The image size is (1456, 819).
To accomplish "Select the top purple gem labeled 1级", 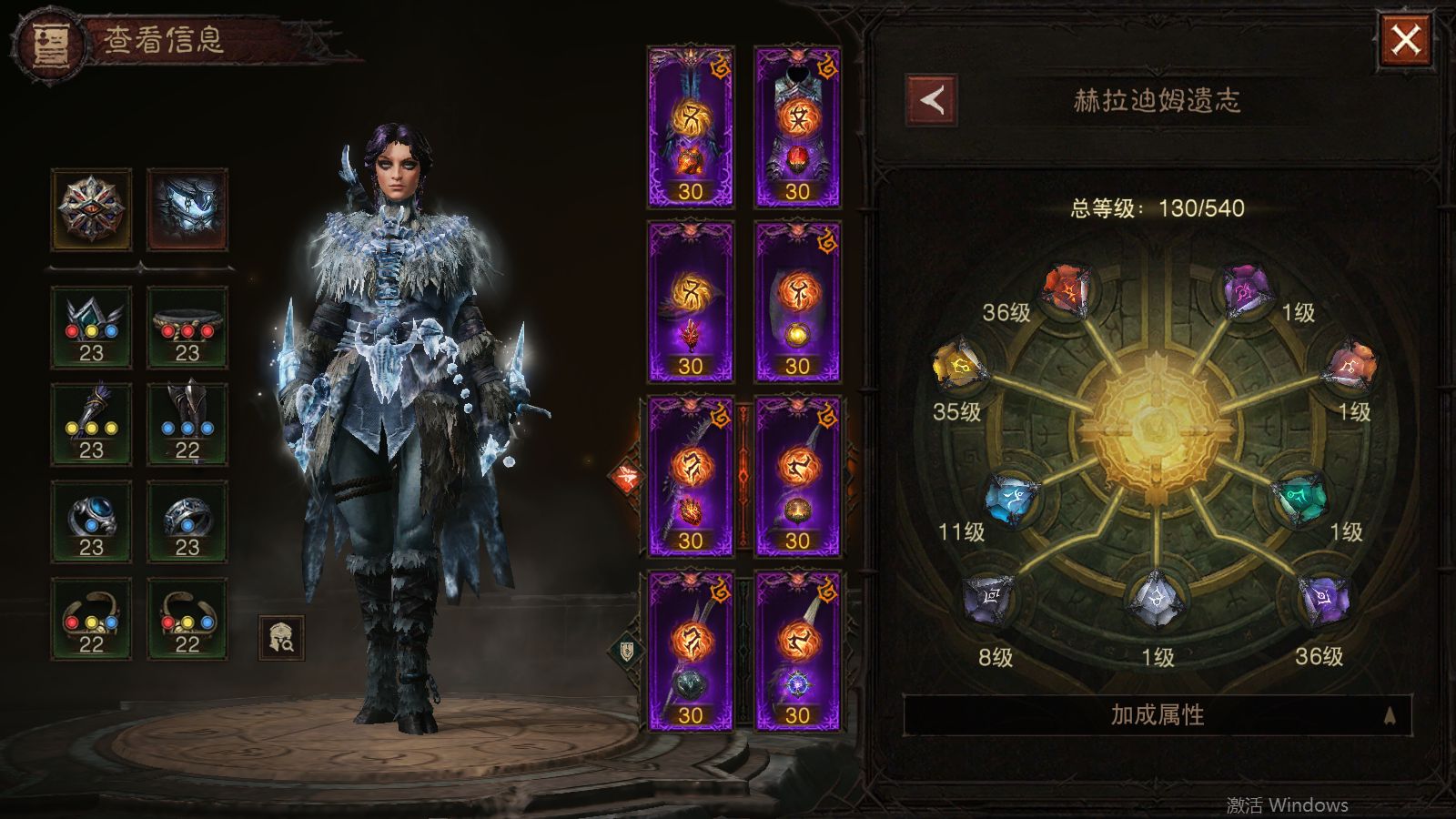I will pos(1244,291).
